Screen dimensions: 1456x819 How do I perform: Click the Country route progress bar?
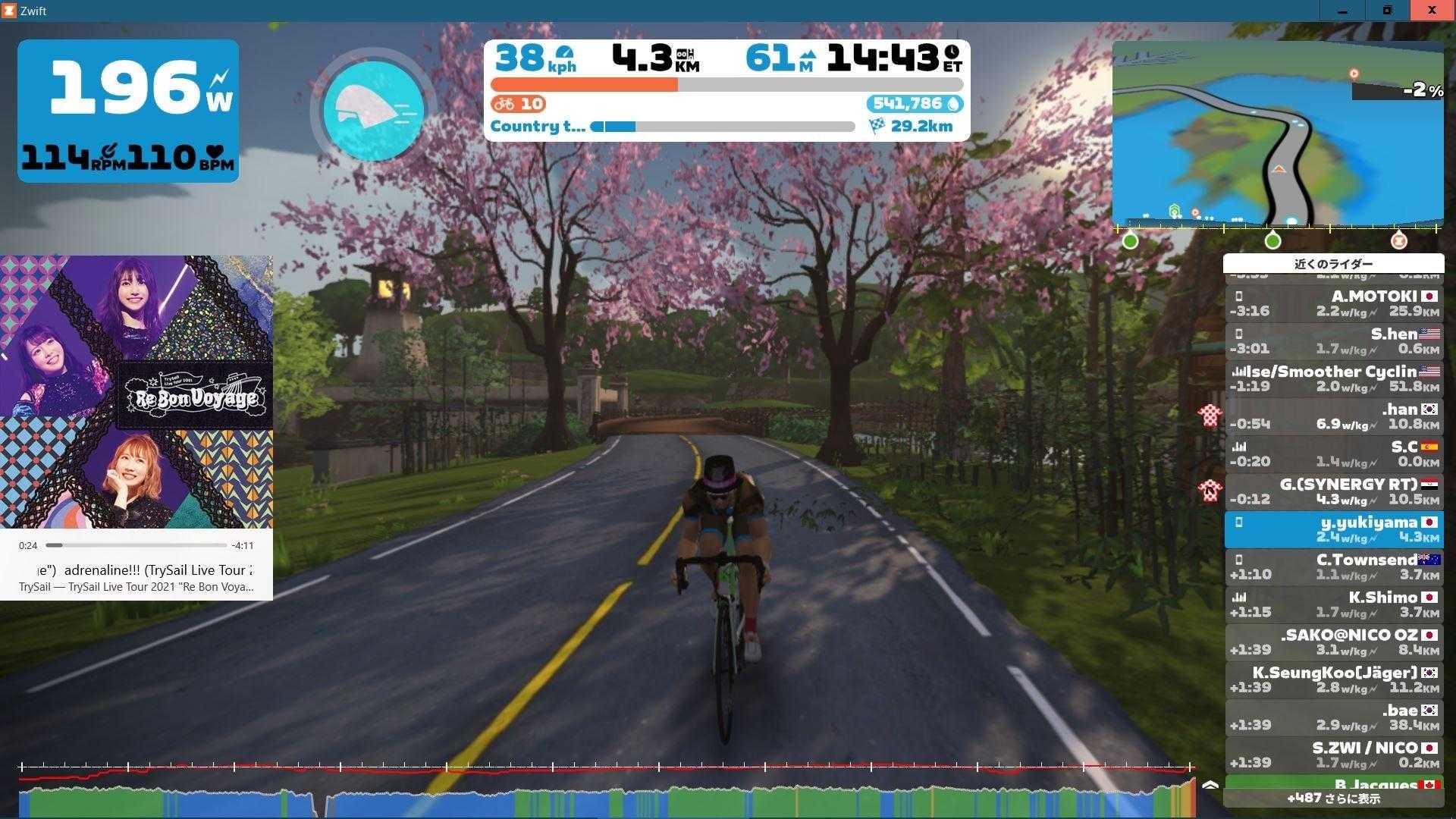point(722,127)
